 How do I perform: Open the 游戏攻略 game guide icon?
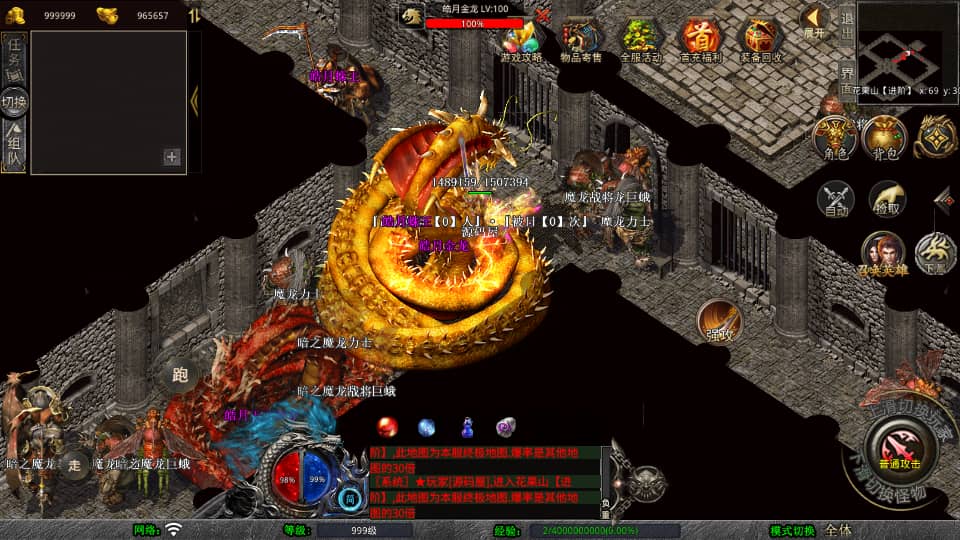523,41
